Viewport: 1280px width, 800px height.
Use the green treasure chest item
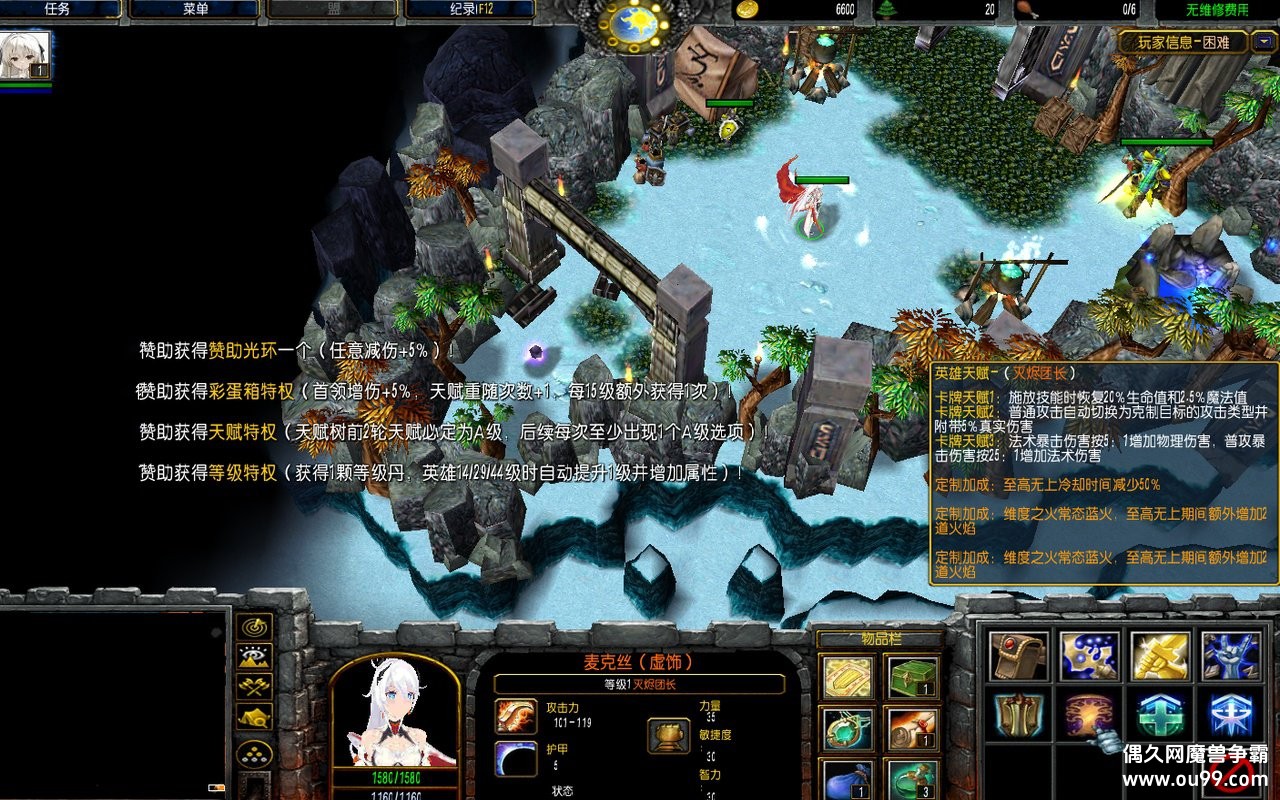912,678
